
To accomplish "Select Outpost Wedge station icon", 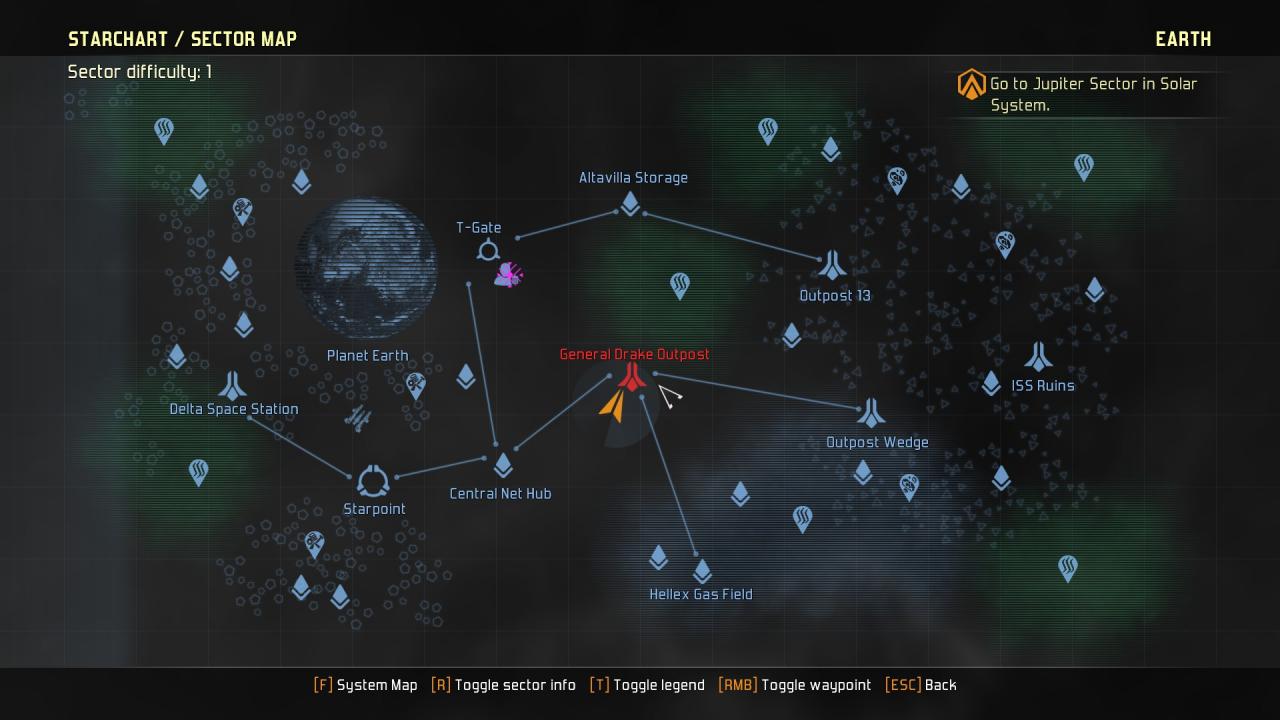I will [871, 412].
